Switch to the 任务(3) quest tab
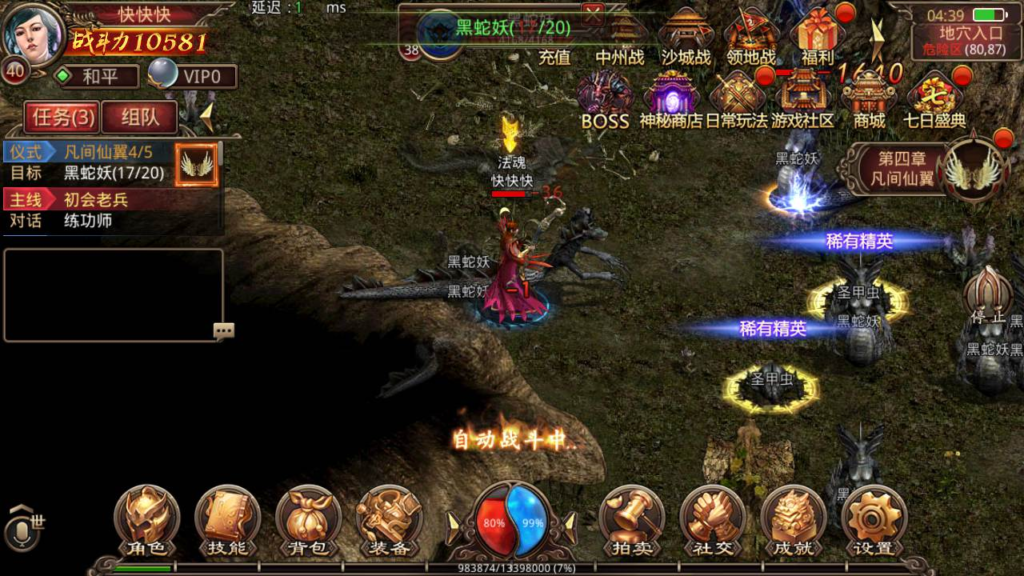1024x576 pixels. [x=63, y=117]
